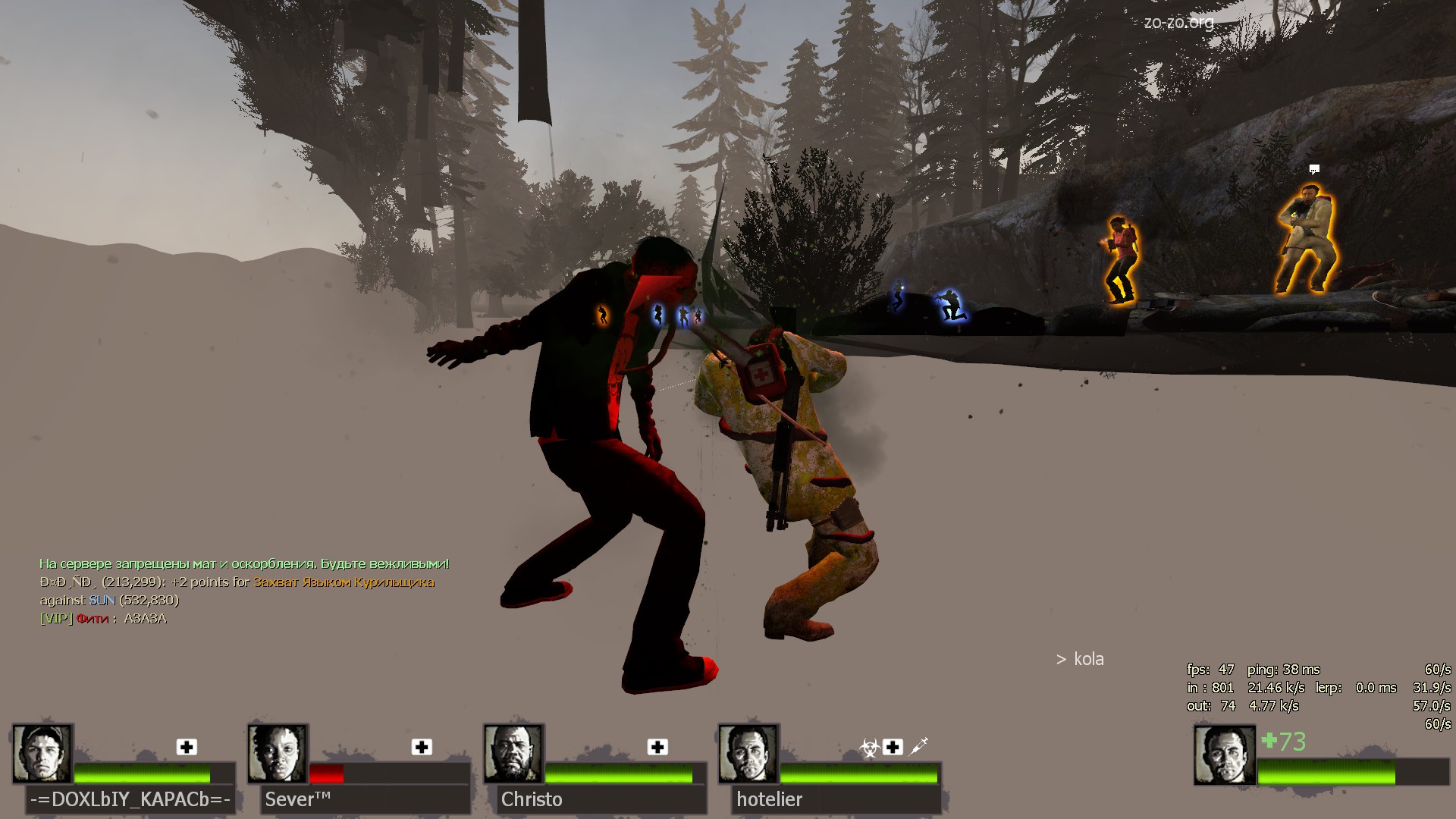This screenshot has width=1456, height=819.
Task: Click Christo's first aid kit icon
Action: tap(657, 747)
